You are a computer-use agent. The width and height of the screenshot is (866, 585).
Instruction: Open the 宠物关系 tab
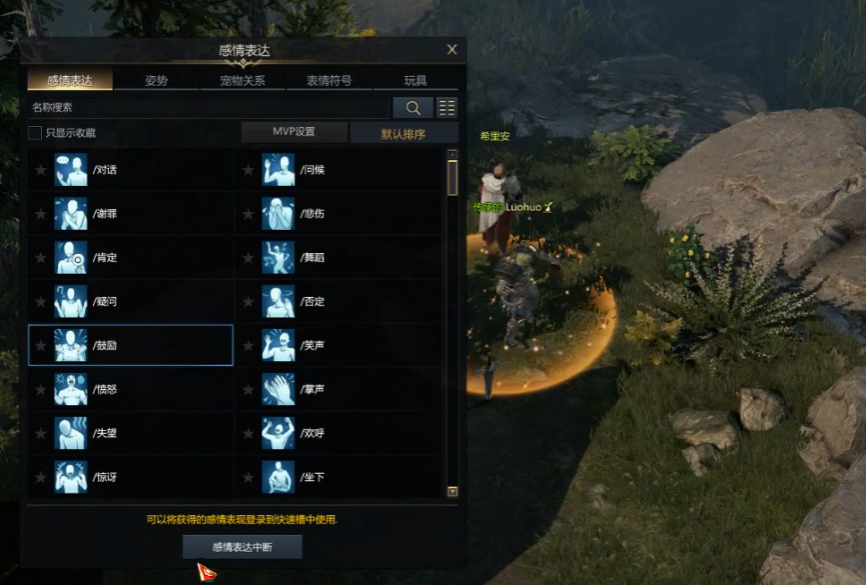point(242,81)
